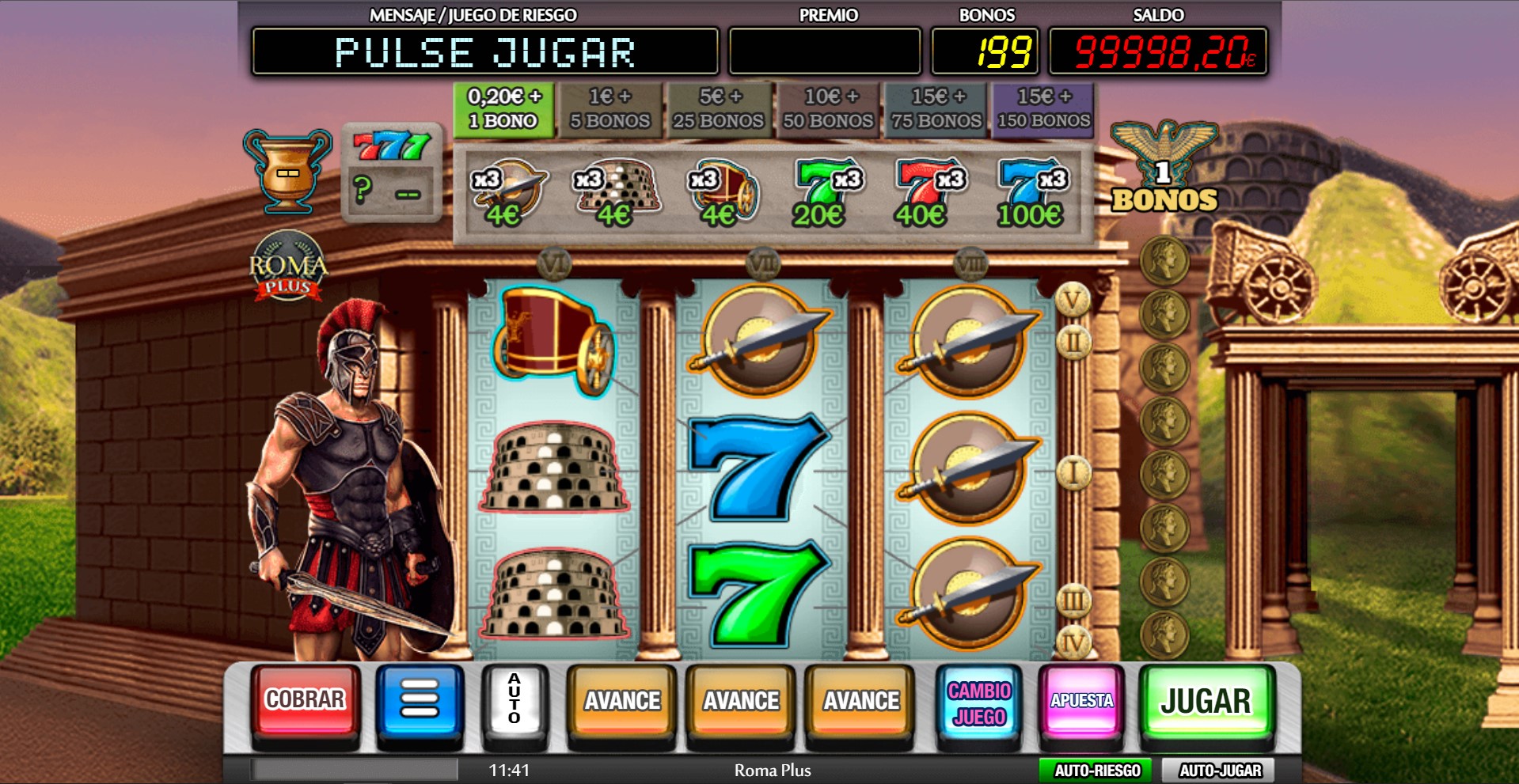Click the Roma Plus logo badge
The image size is (1519, 784).
tap(288, 267)
